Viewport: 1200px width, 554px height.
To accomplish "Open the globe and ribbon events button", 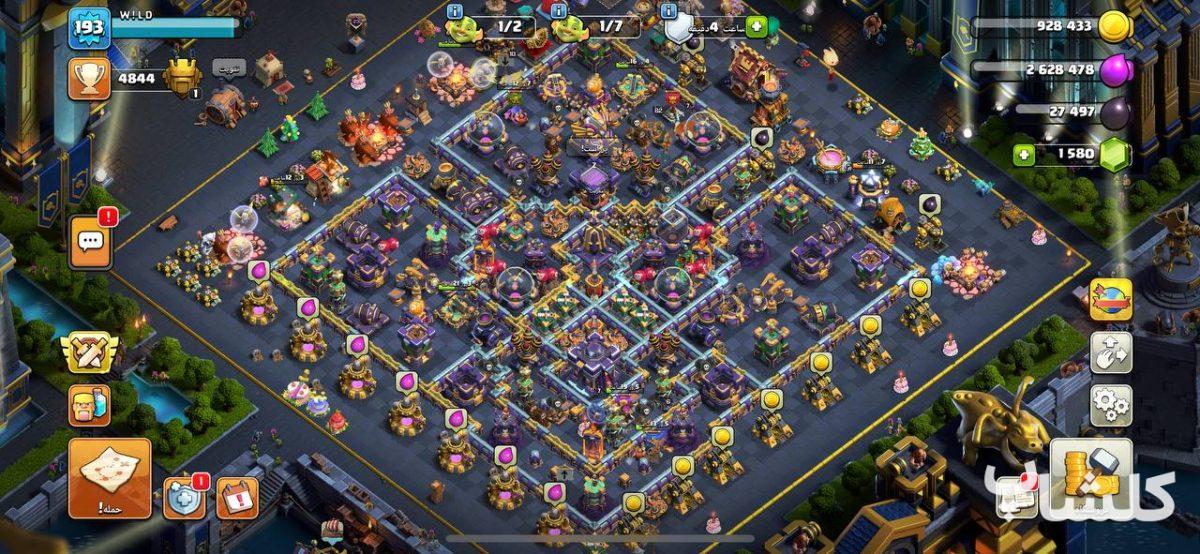I will click(1110, 299).
